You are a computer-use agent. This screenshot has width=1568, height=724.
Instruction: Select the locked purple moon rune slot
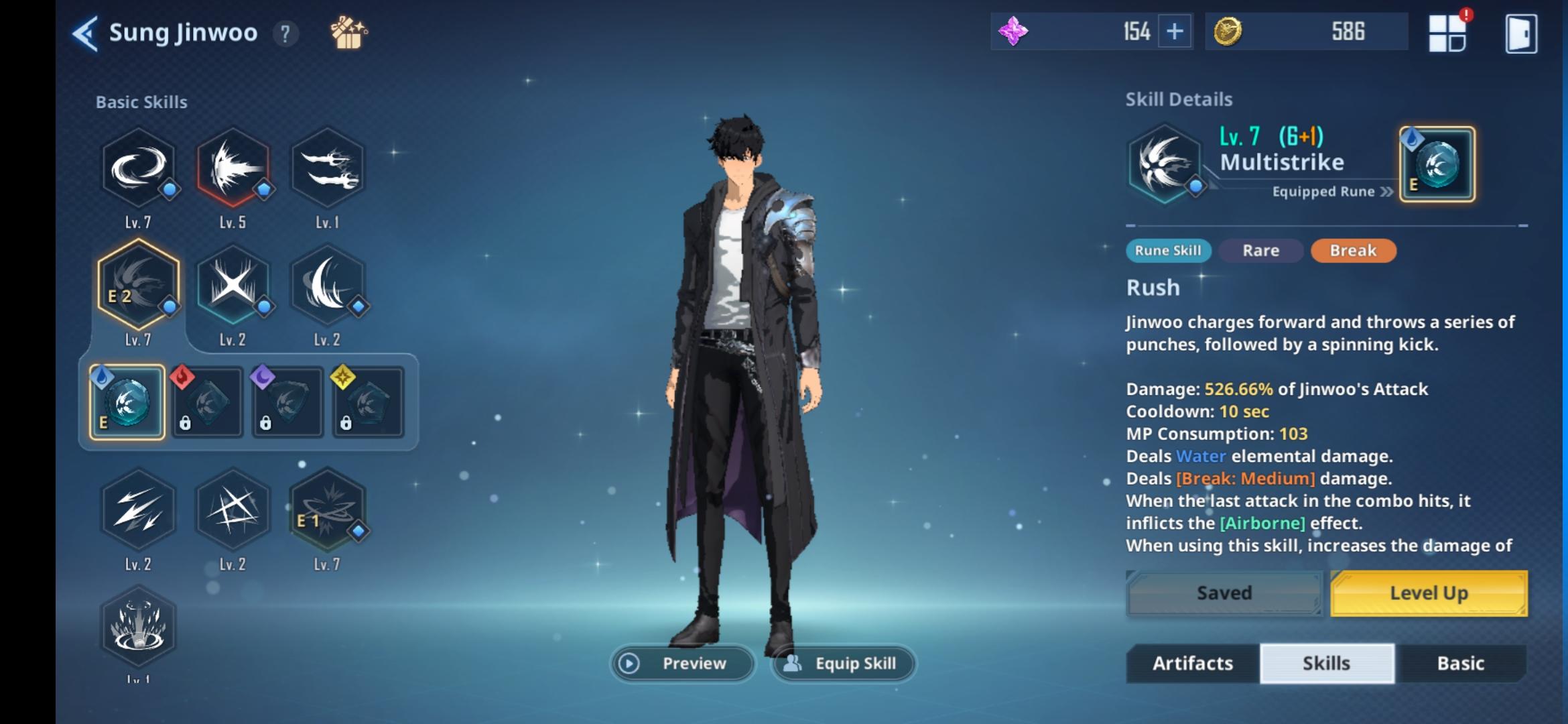pos(287,402)
